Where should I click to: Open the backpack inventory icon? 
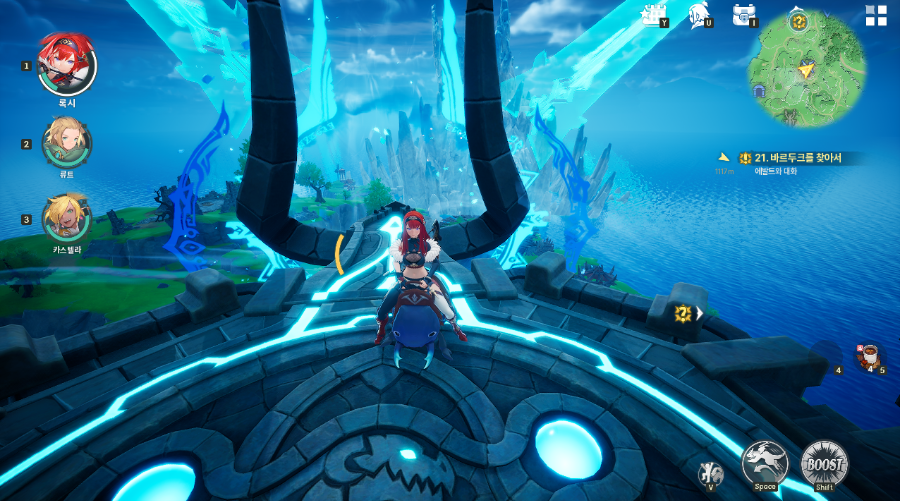(x=743, y=14)
